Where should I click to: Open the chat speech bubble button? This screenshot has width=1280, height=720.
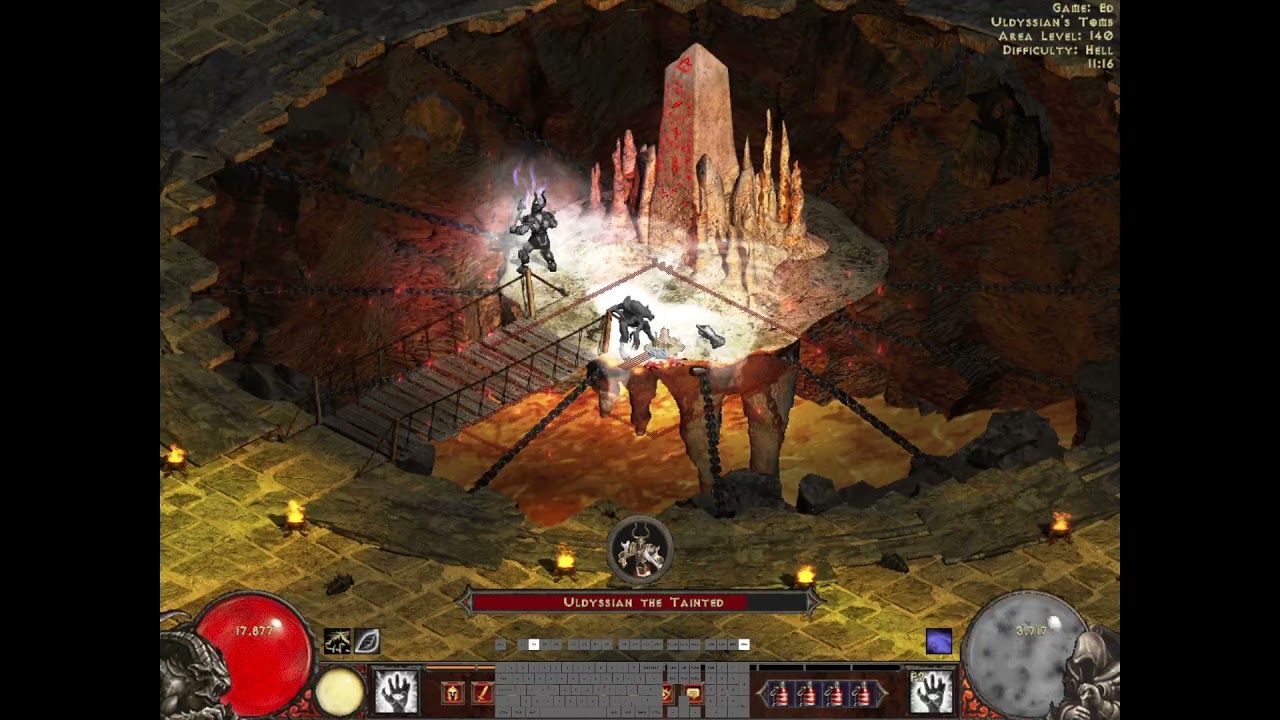(693, 694)
